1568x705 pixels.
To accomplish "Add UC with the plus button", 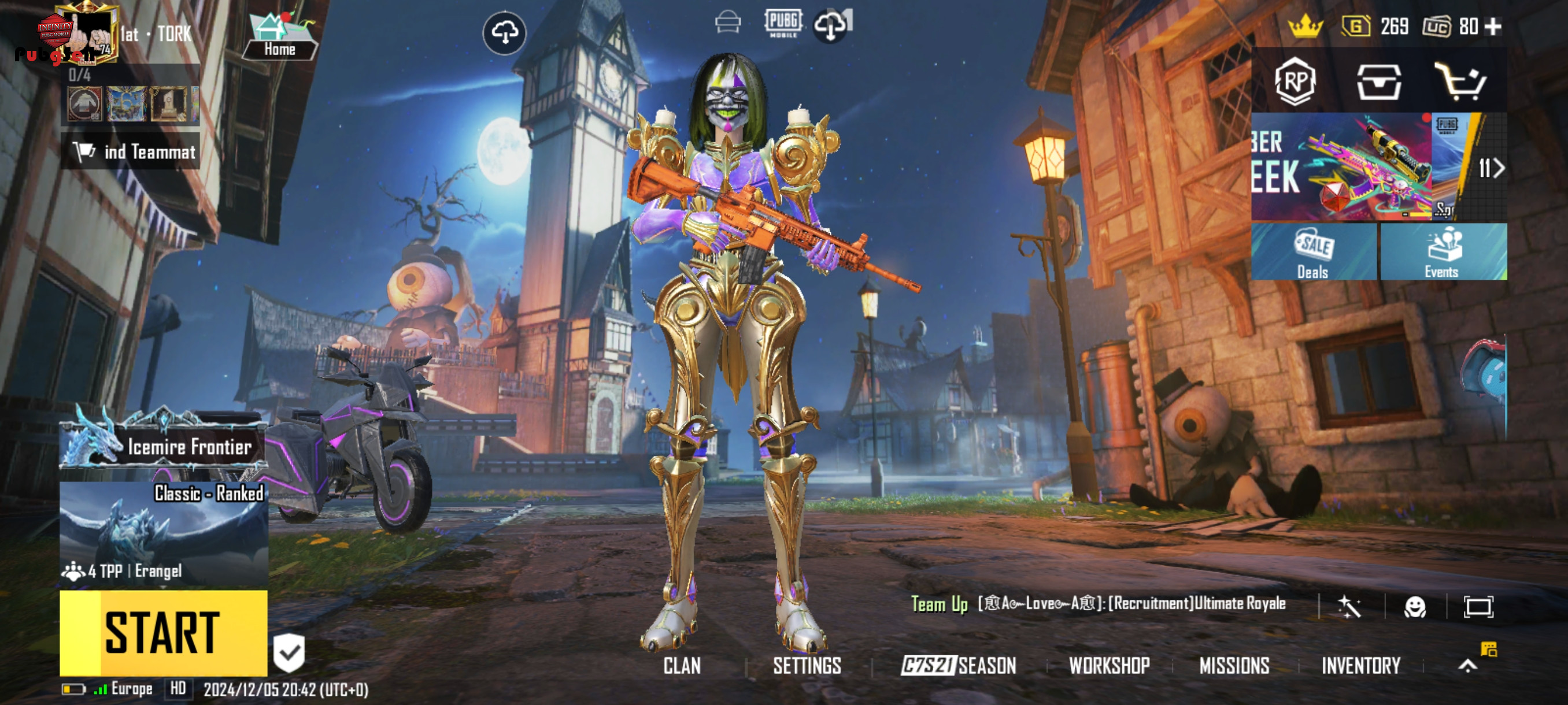I will 1492,27.
